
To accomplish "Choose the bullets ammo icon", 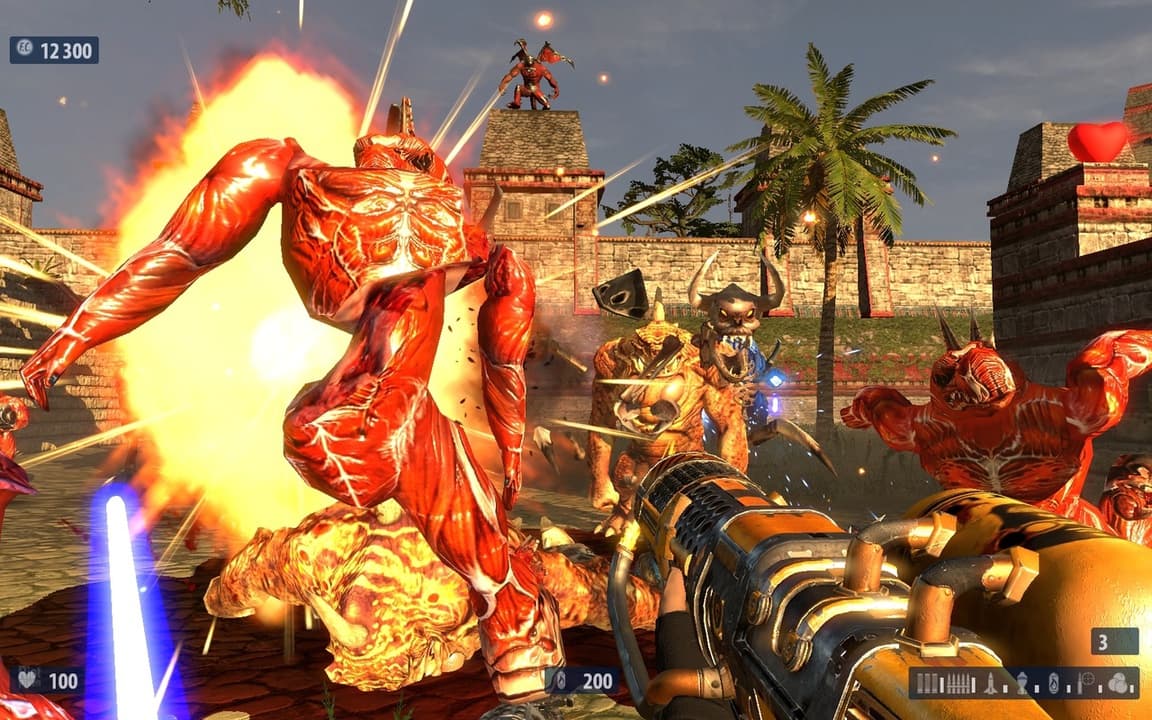I will [x=960, y=683].
